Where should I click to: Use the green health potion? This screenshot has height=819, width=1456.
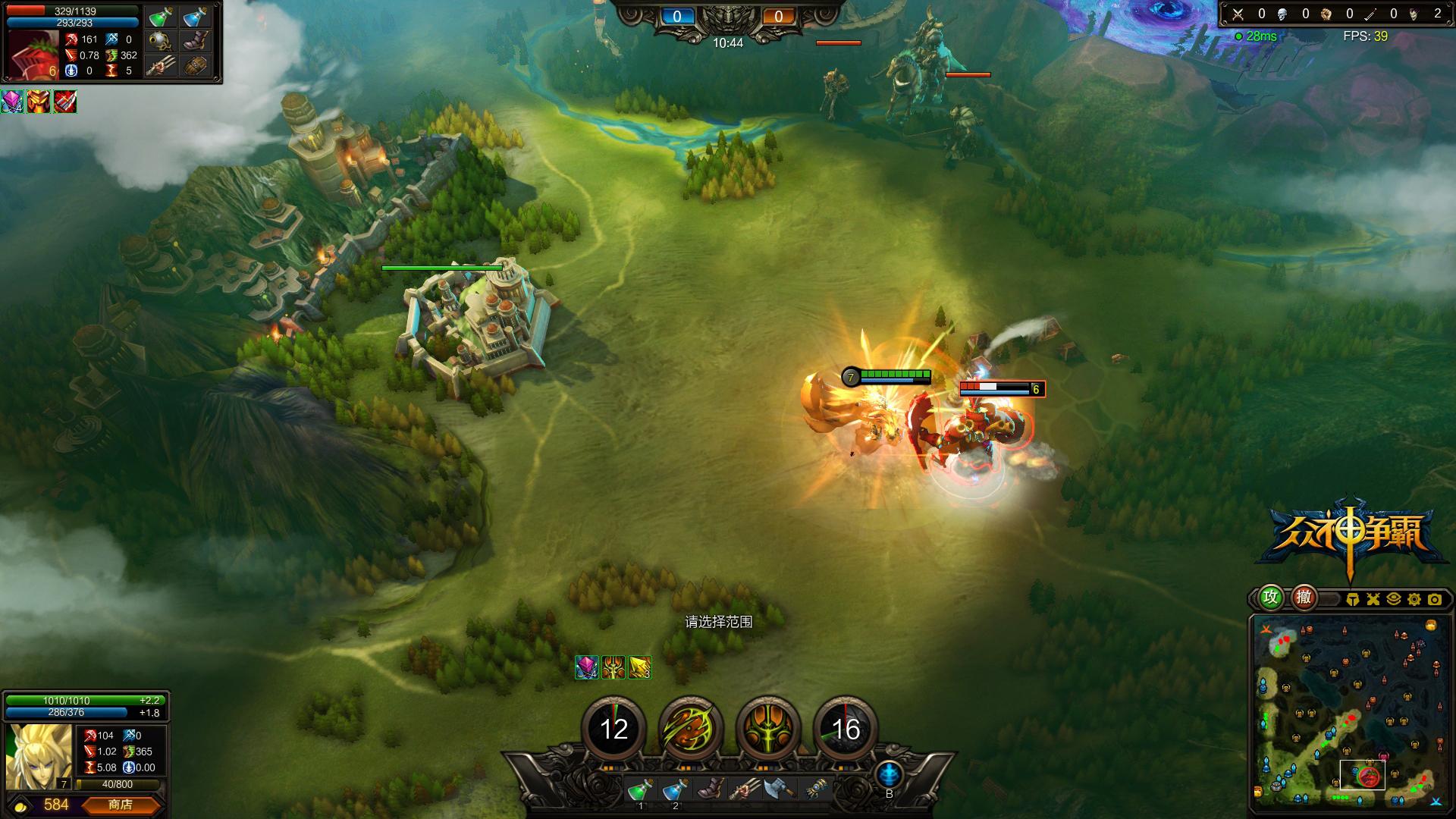tap(639, 790)
